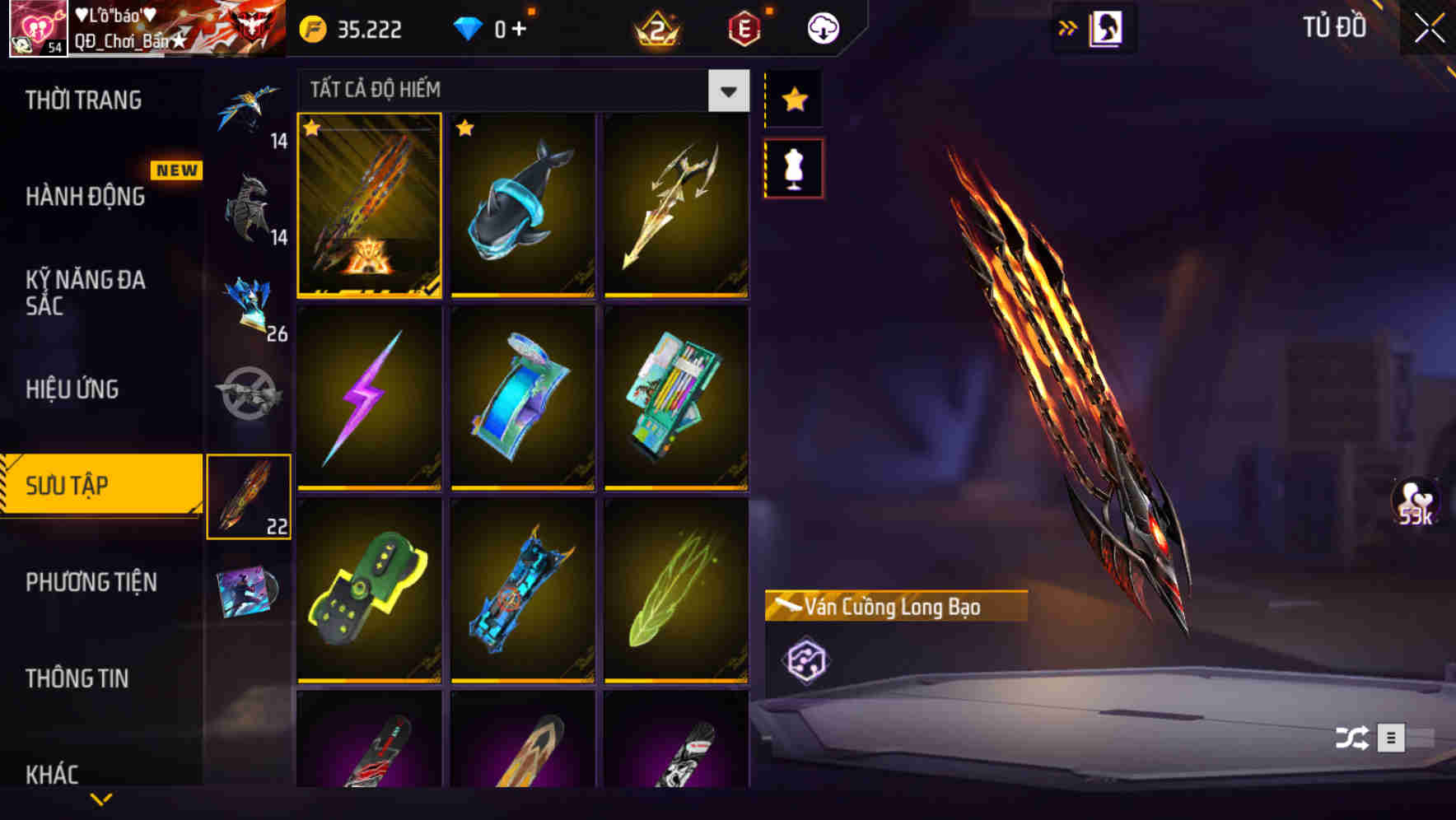Open the TẤT CẢ ĐỘ HIẾM rarity dropdown

[726, 91]
